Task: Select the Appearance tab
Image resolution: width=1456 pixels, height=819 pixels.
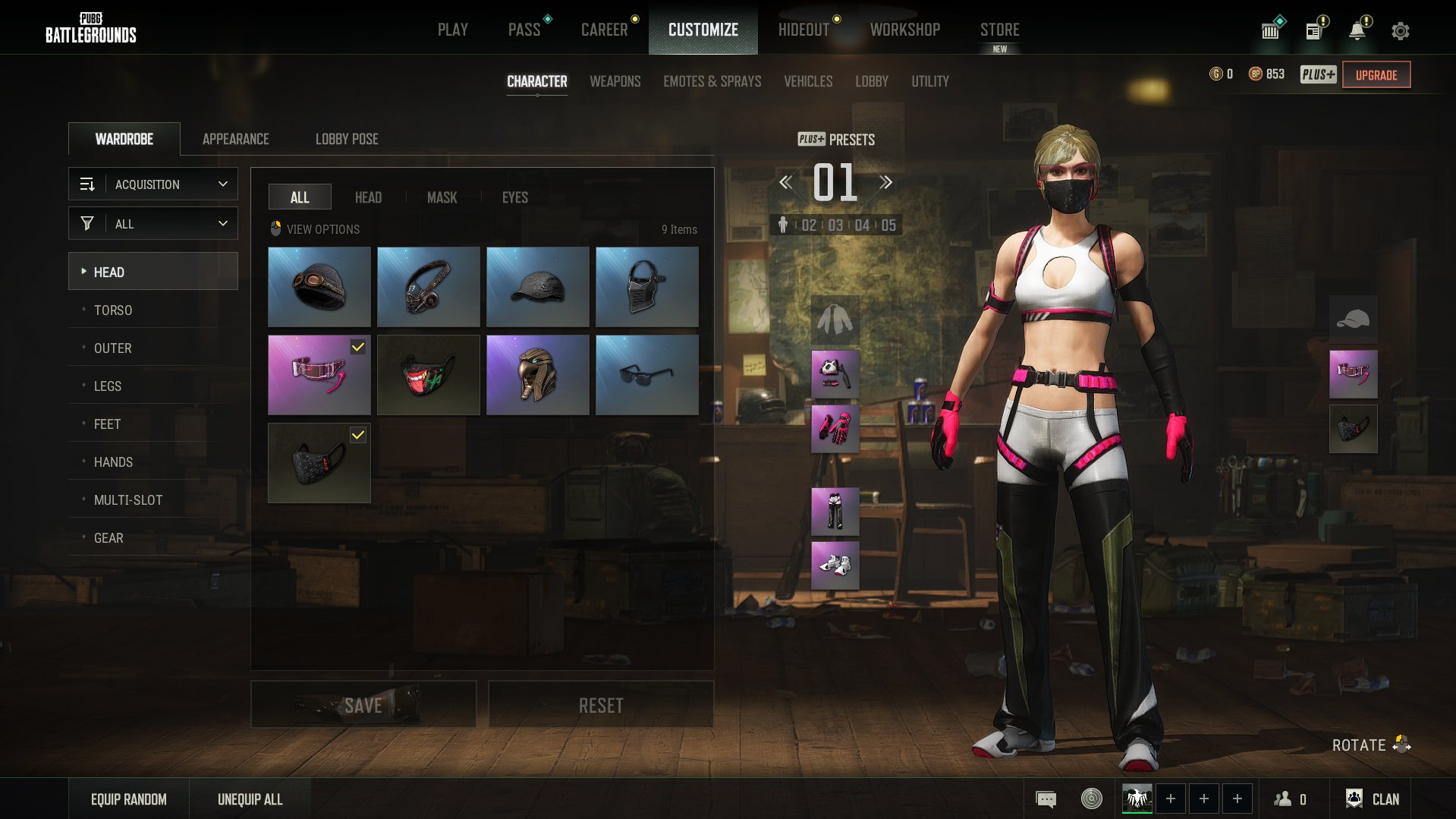Action: pyautogui.click(x=235, y=139)
